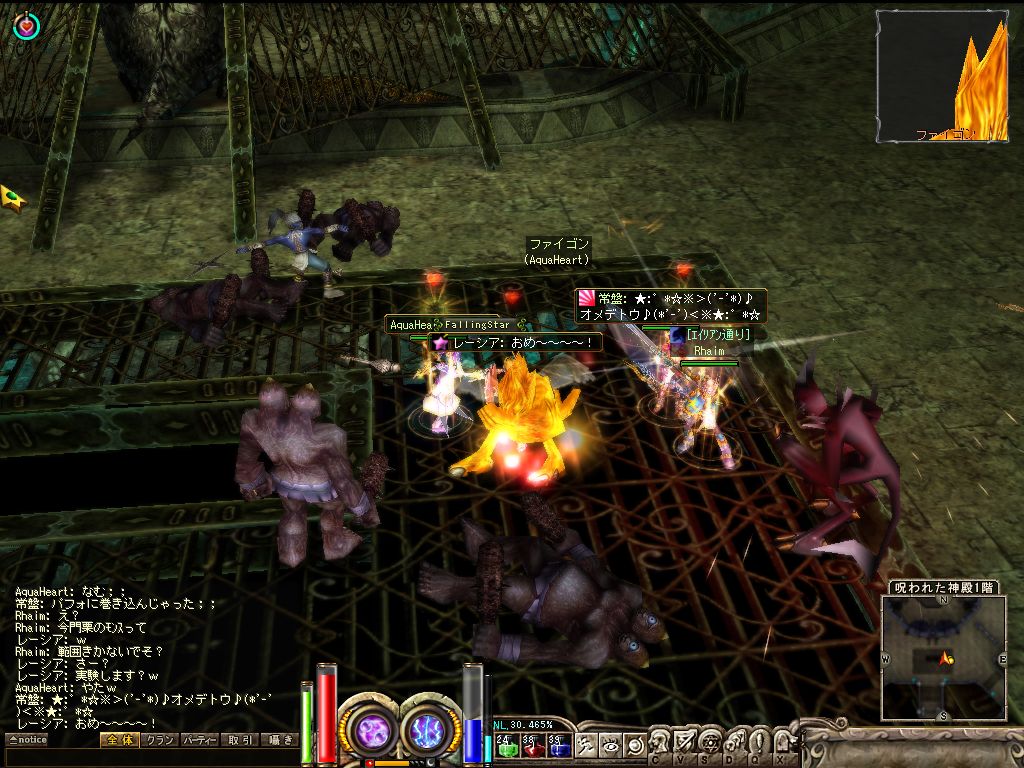This screenshot has width=1024, height=768.
Task: Click the chat input field
Action: point(150,757)
